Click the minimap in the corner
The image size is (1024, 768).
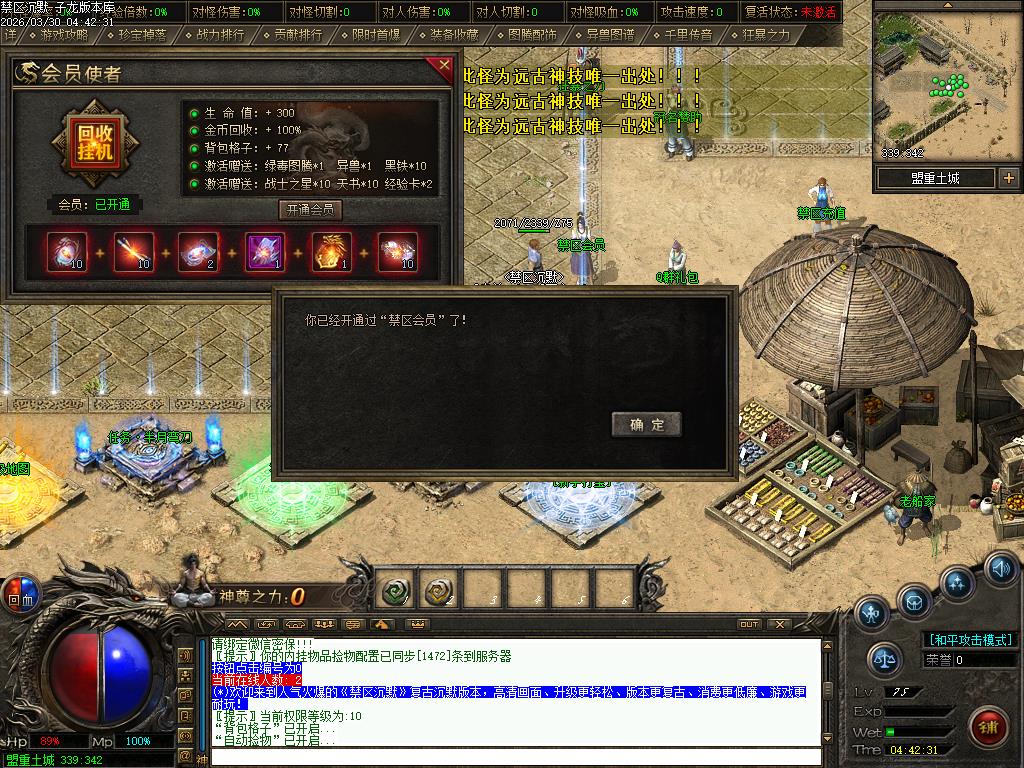pyautogui.click(x=947, y=85)
